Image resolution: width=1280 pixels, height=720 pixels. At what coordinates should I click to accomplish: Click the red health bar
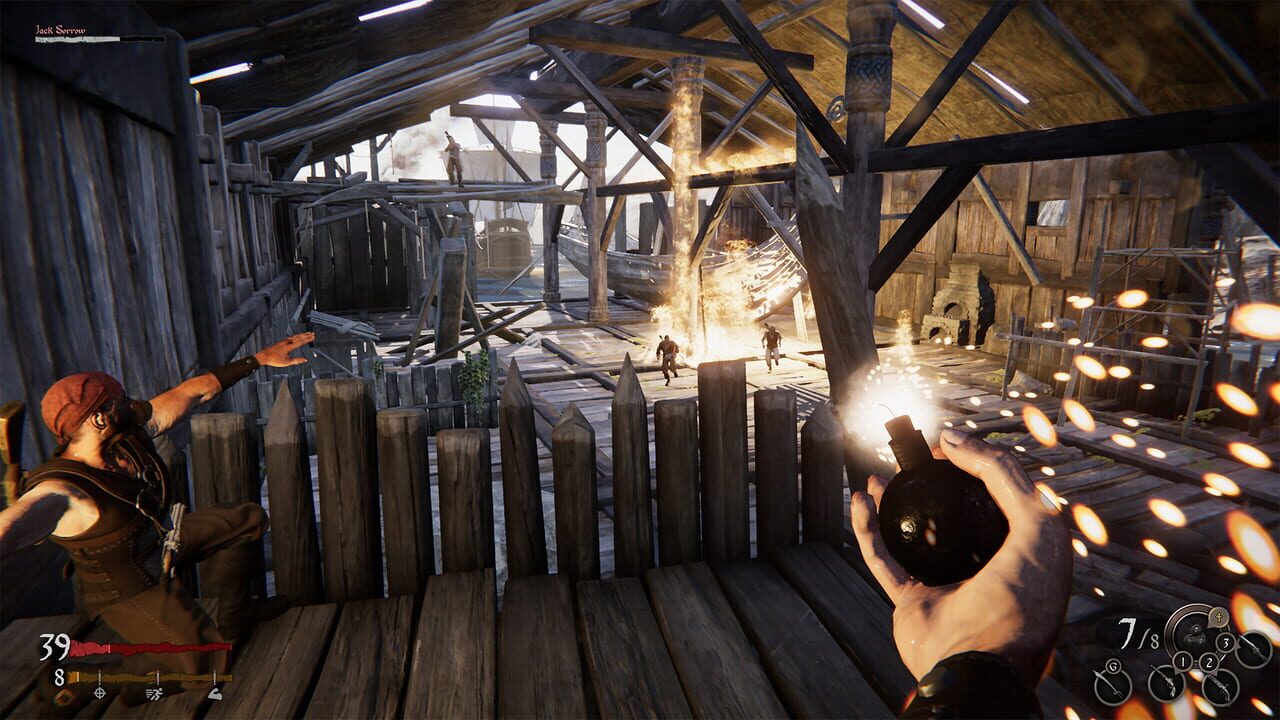coord(150,646)
